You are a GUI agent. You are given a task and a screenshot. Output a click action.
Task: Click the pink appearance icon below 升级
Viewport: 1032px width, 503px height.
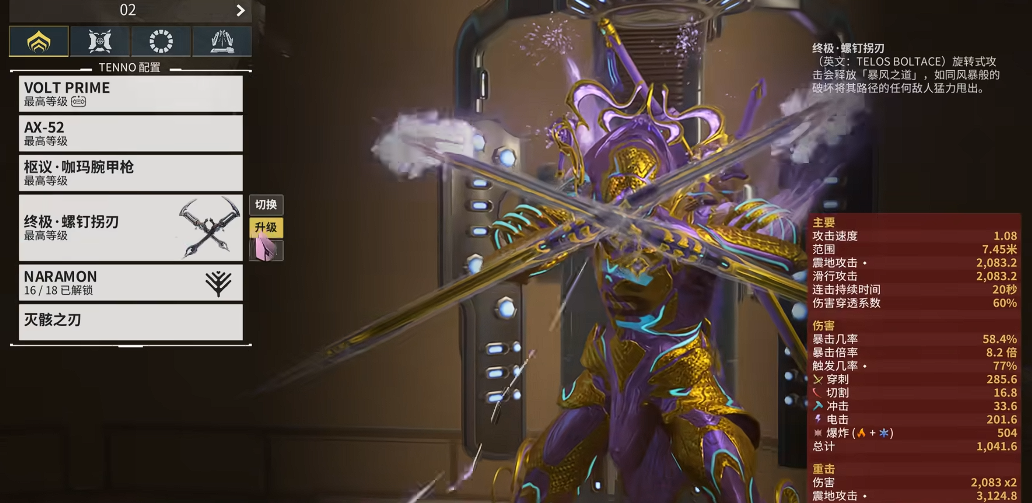tap(265, 250)
